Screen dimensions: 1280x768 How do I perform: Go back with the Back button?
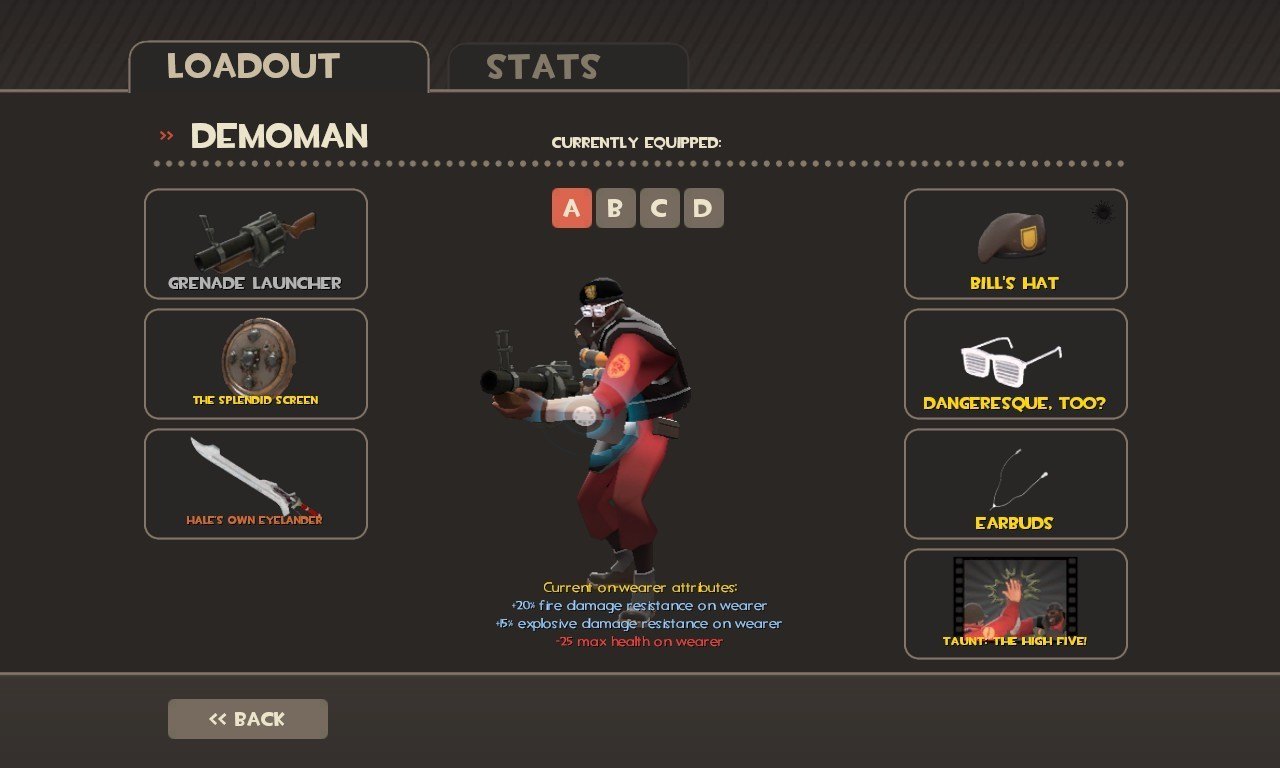coord(248,719)
